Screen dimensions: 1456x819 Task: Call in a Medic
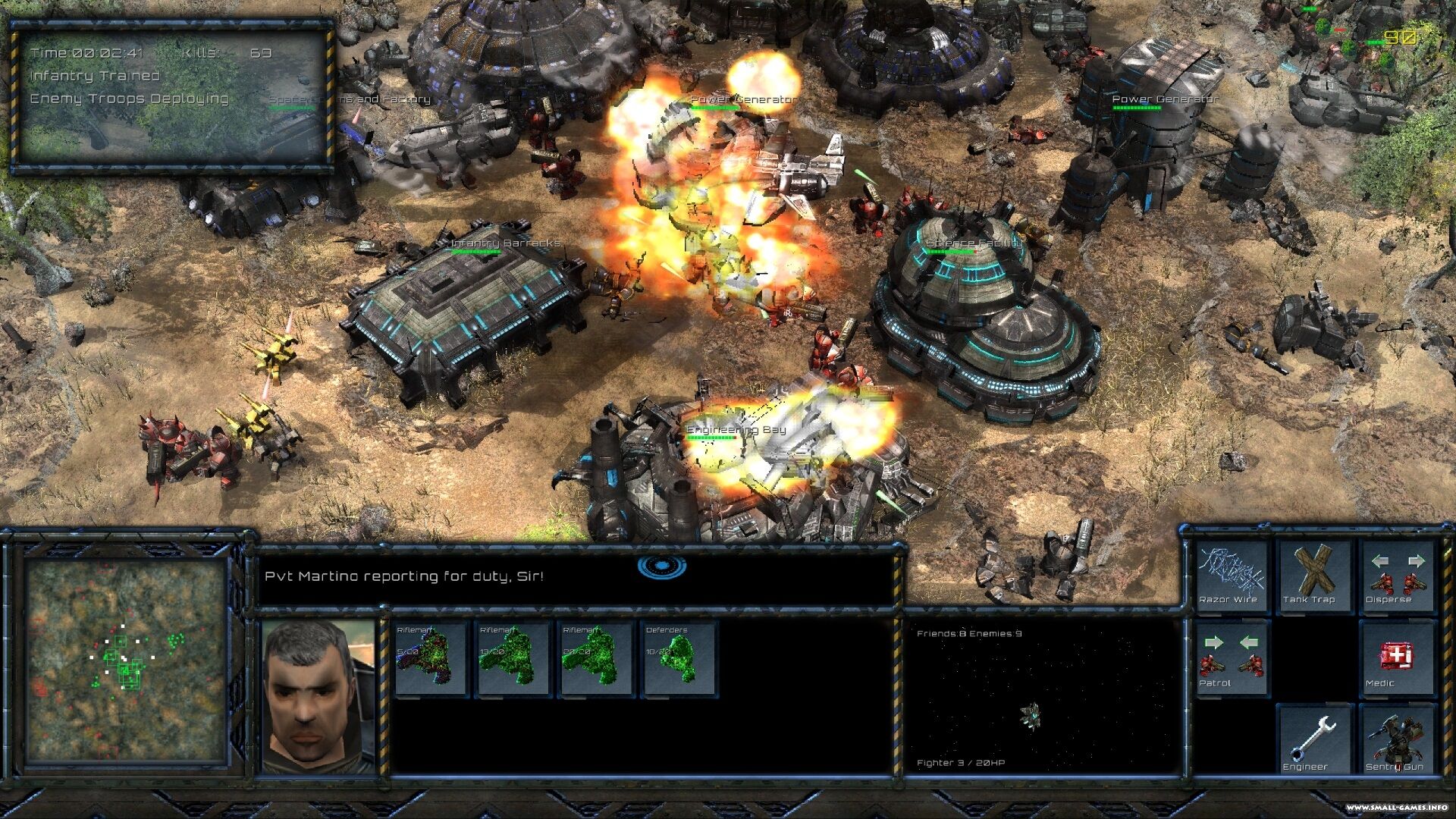pos(1397,658)
